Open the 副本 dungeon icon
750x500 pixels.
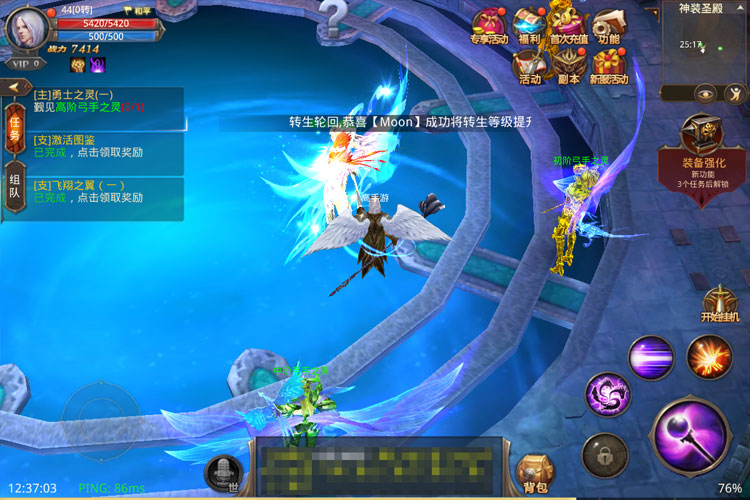(569, 68)
